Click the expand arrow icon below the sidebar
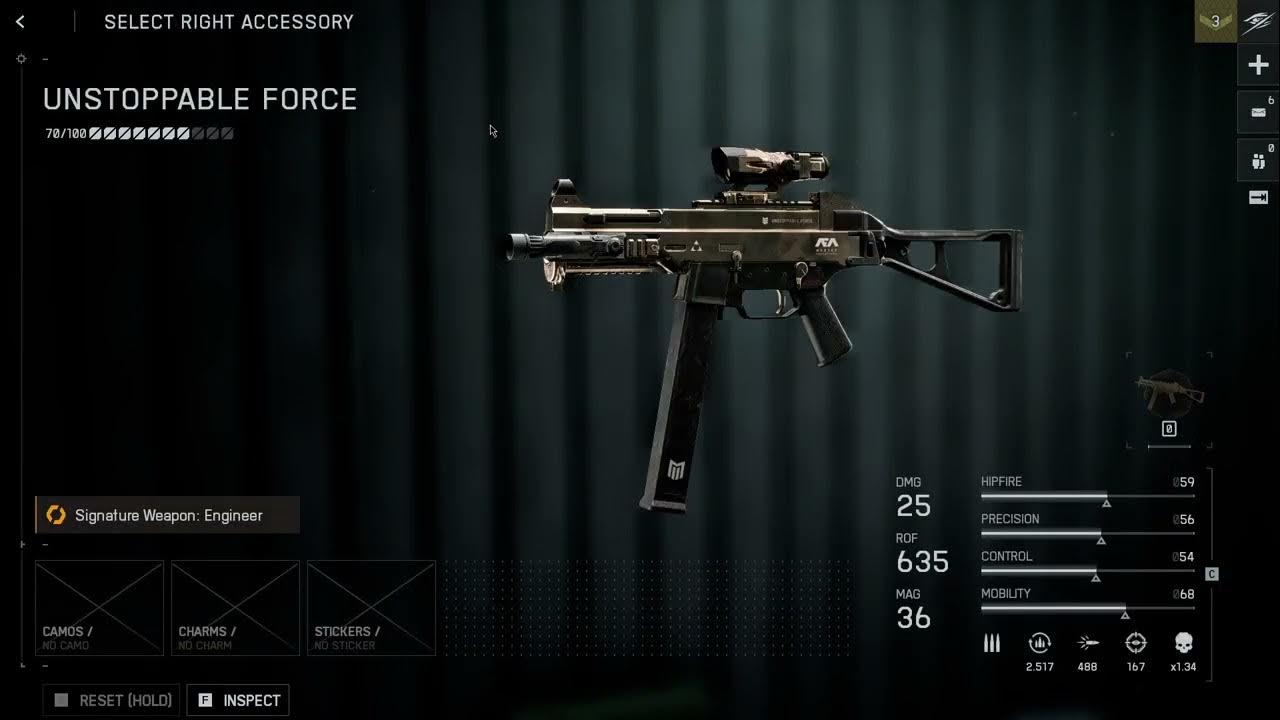 pos(1257,198)
